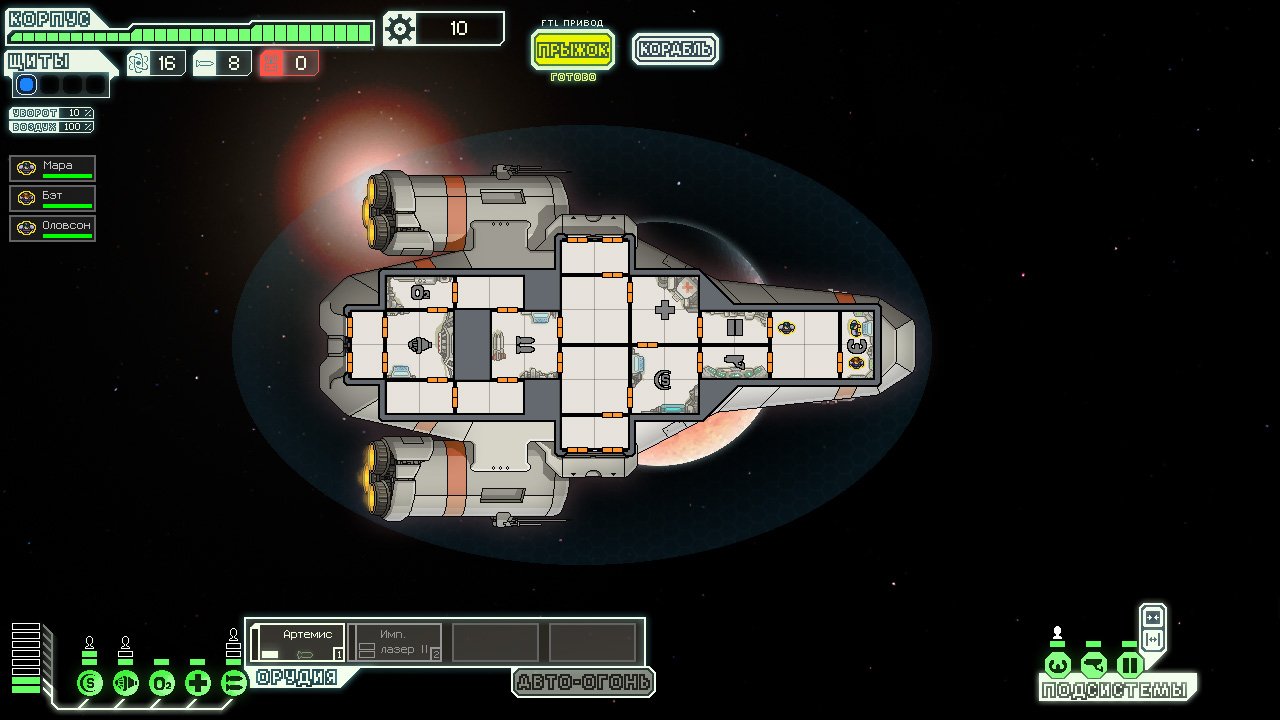Click the close all doors control
The height and width of the screenshot is (720, 1280).
point(1153,617)
